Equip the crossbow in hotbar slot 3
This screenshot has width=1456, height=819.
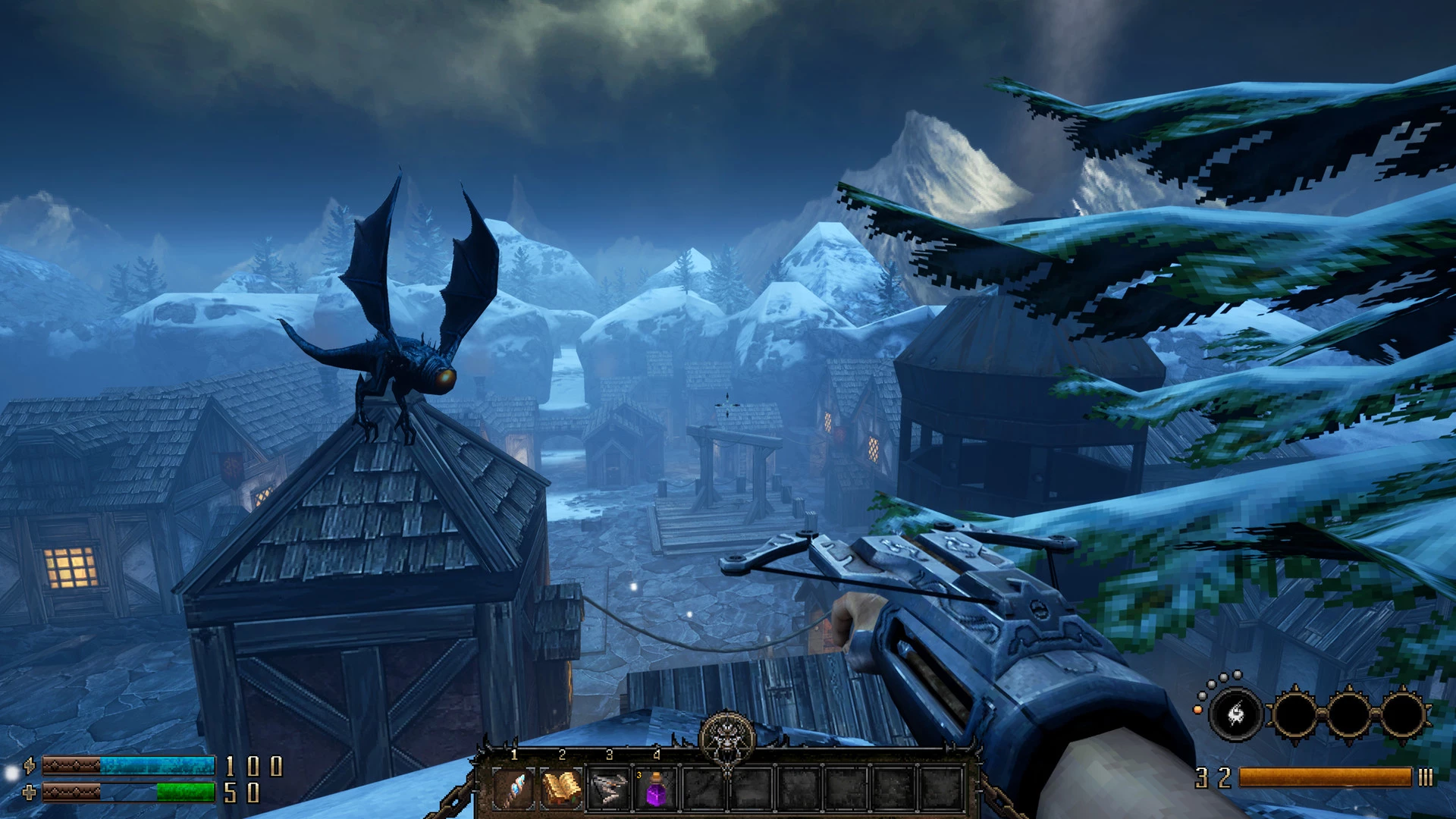tap(609, 789)
